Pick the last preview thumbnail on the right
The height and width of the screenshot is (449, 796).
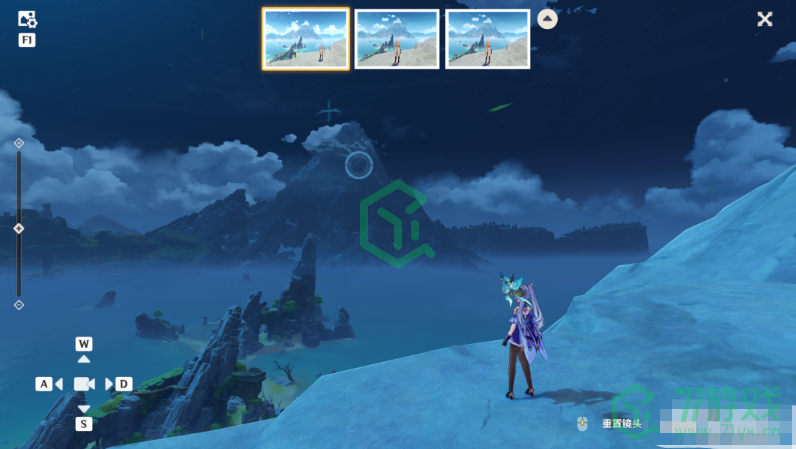pyautogui.click(x=488, y=39)
